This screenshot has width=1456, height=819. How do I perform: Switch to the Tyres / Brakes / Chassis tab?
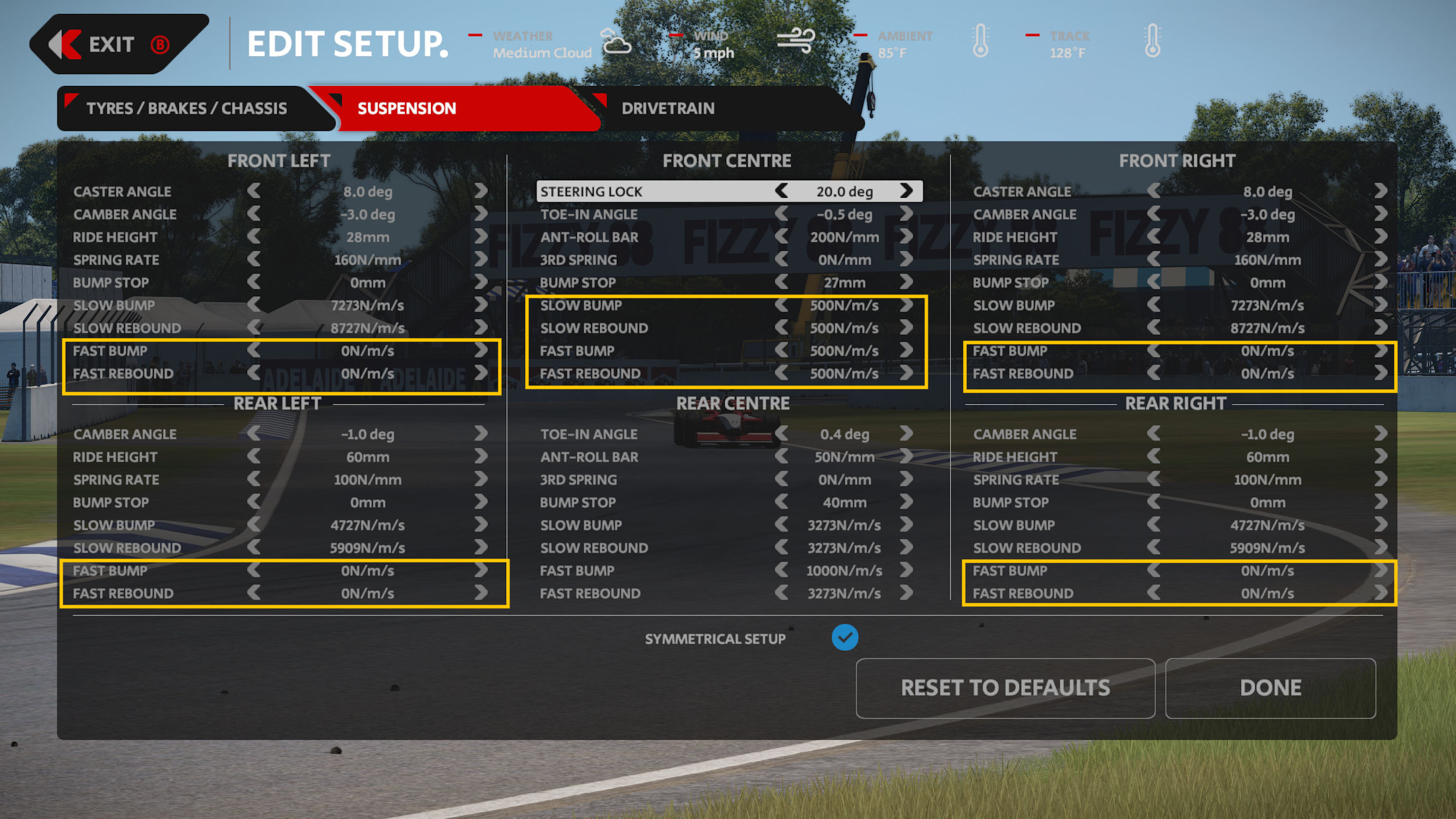point(186,109)
